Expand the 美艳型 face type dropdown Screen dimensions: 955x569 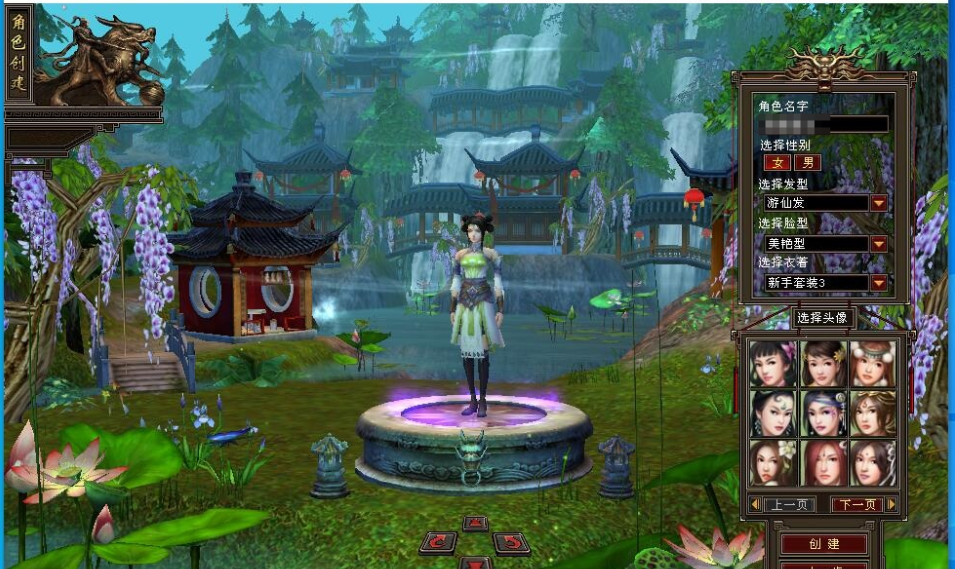[x=879, y=243]
